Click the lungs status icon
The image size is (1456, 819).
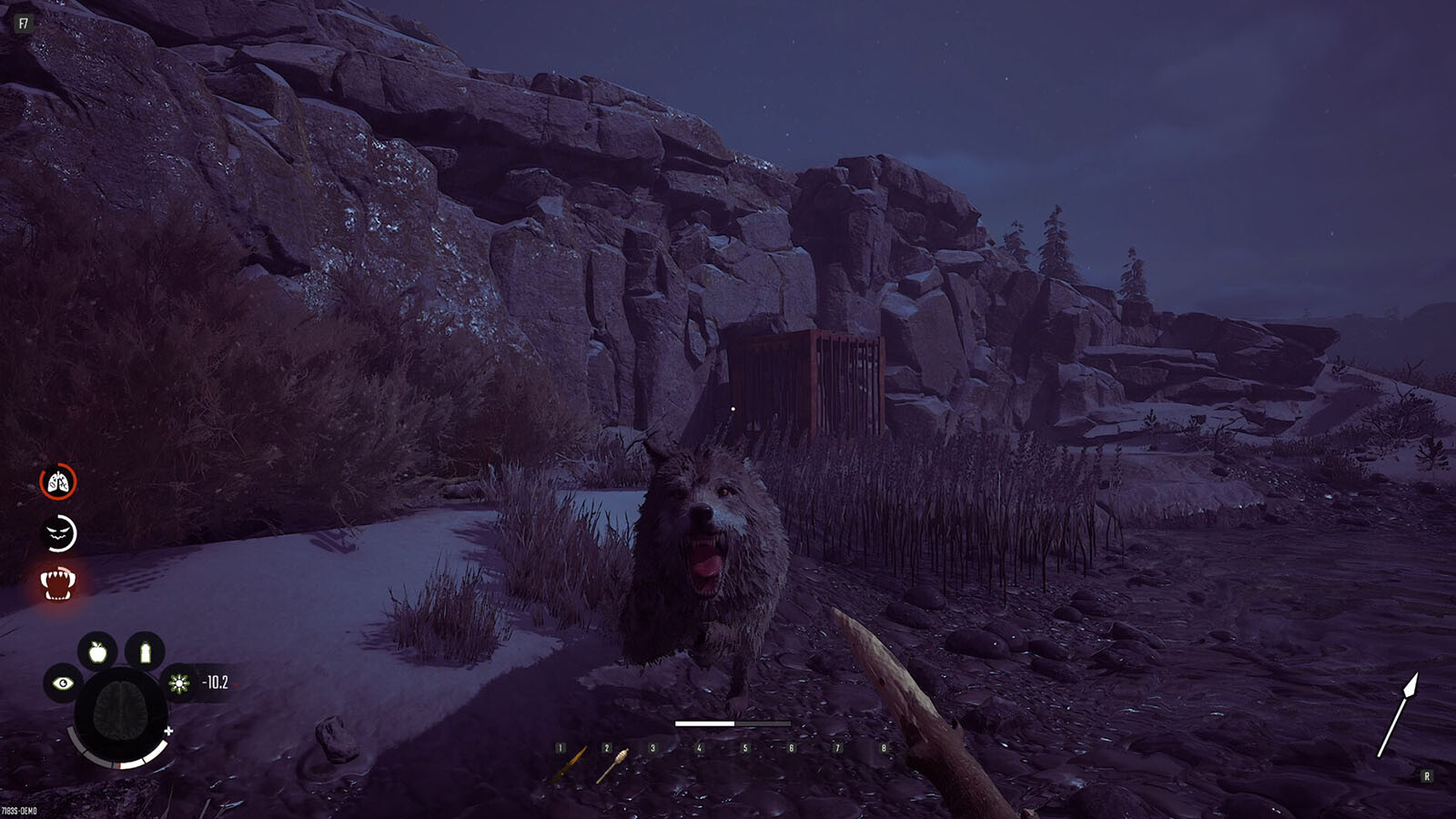[x=58, y=482]
